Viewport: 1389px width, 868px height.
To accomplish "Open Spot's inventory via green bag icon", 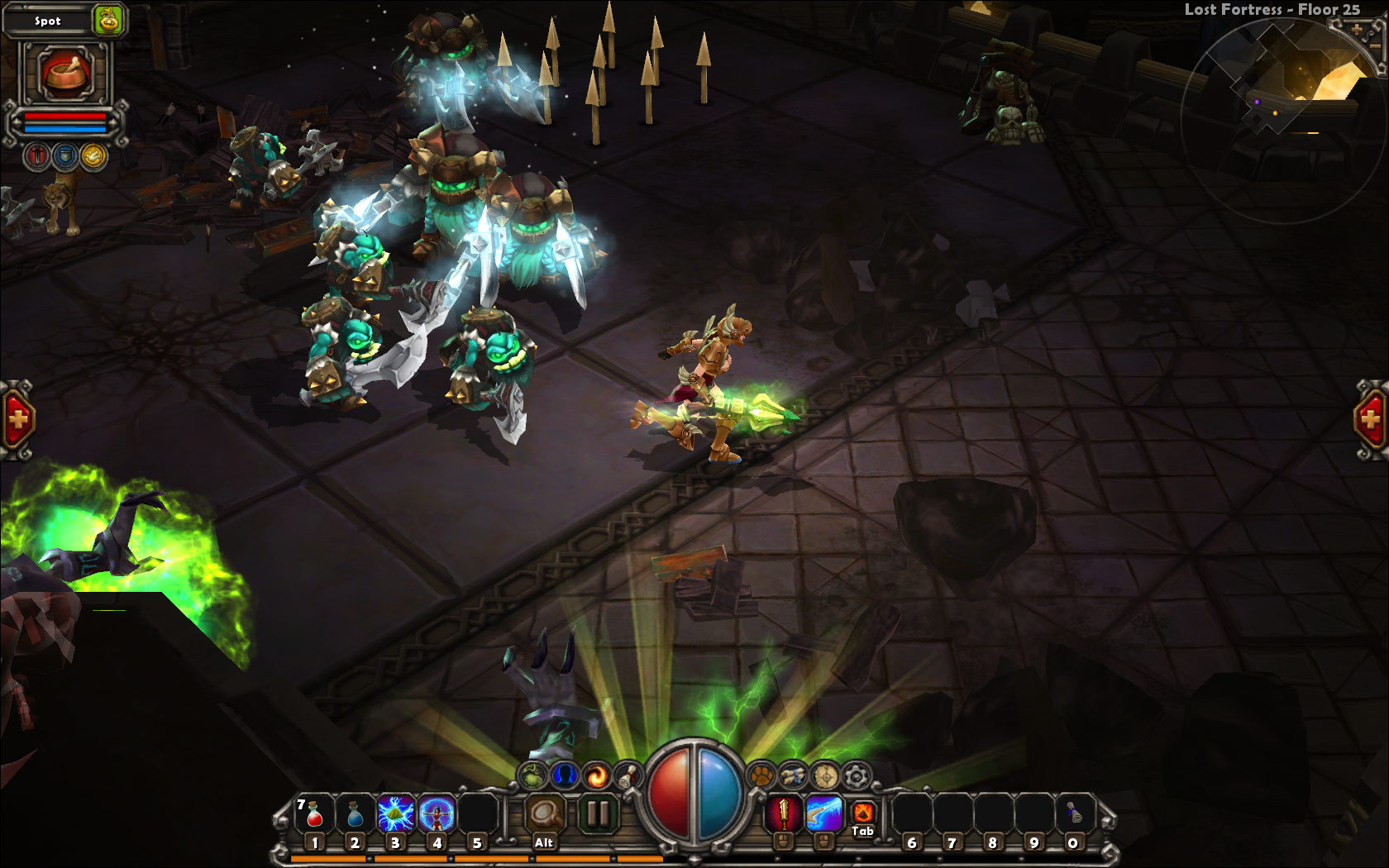I will click(107, 20).
